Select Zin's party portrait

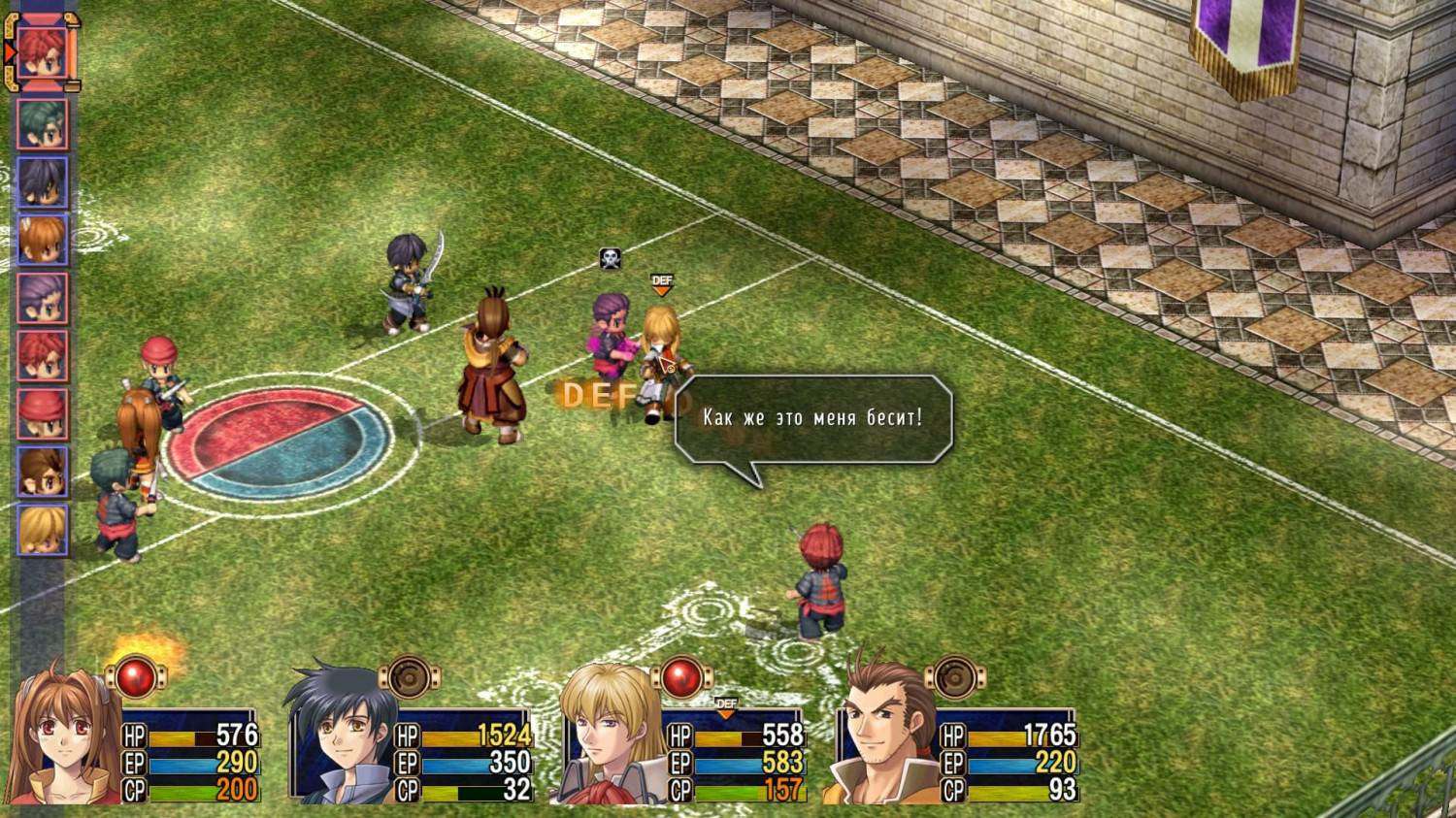[881, 739]
